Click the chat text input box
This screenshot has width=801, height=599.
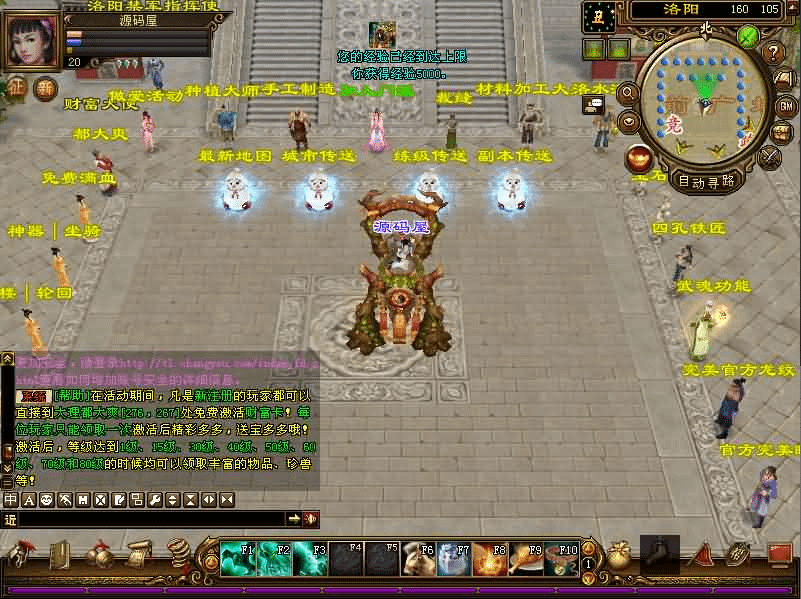(150, 519)
